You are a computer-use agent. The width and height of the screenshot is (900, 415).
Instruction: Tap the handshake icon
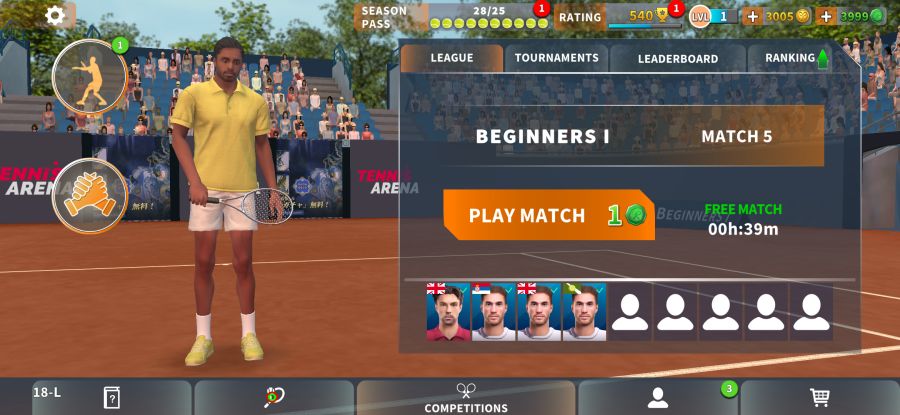pos(89,194)
